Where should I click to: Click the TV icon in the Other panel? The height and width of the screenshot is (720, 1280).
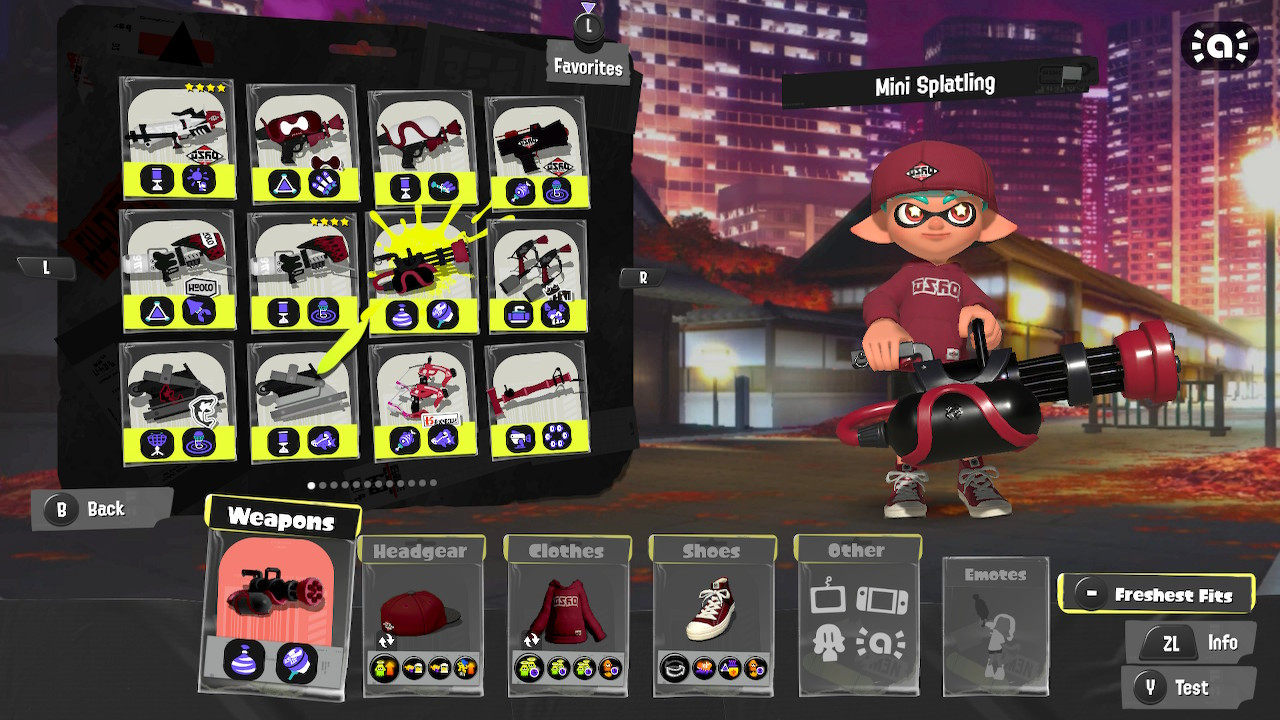[829, 600]
